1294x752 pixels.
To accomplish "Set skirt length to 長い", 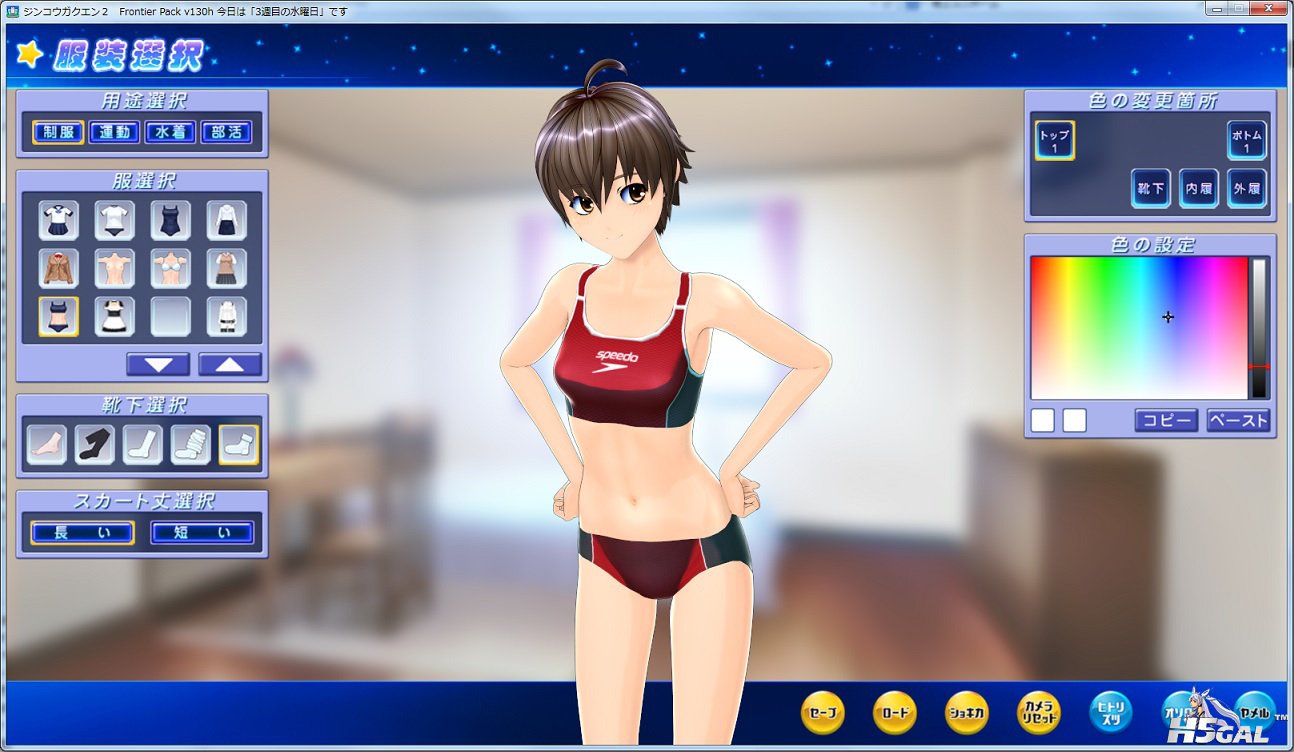I will (x=82, y=533).
